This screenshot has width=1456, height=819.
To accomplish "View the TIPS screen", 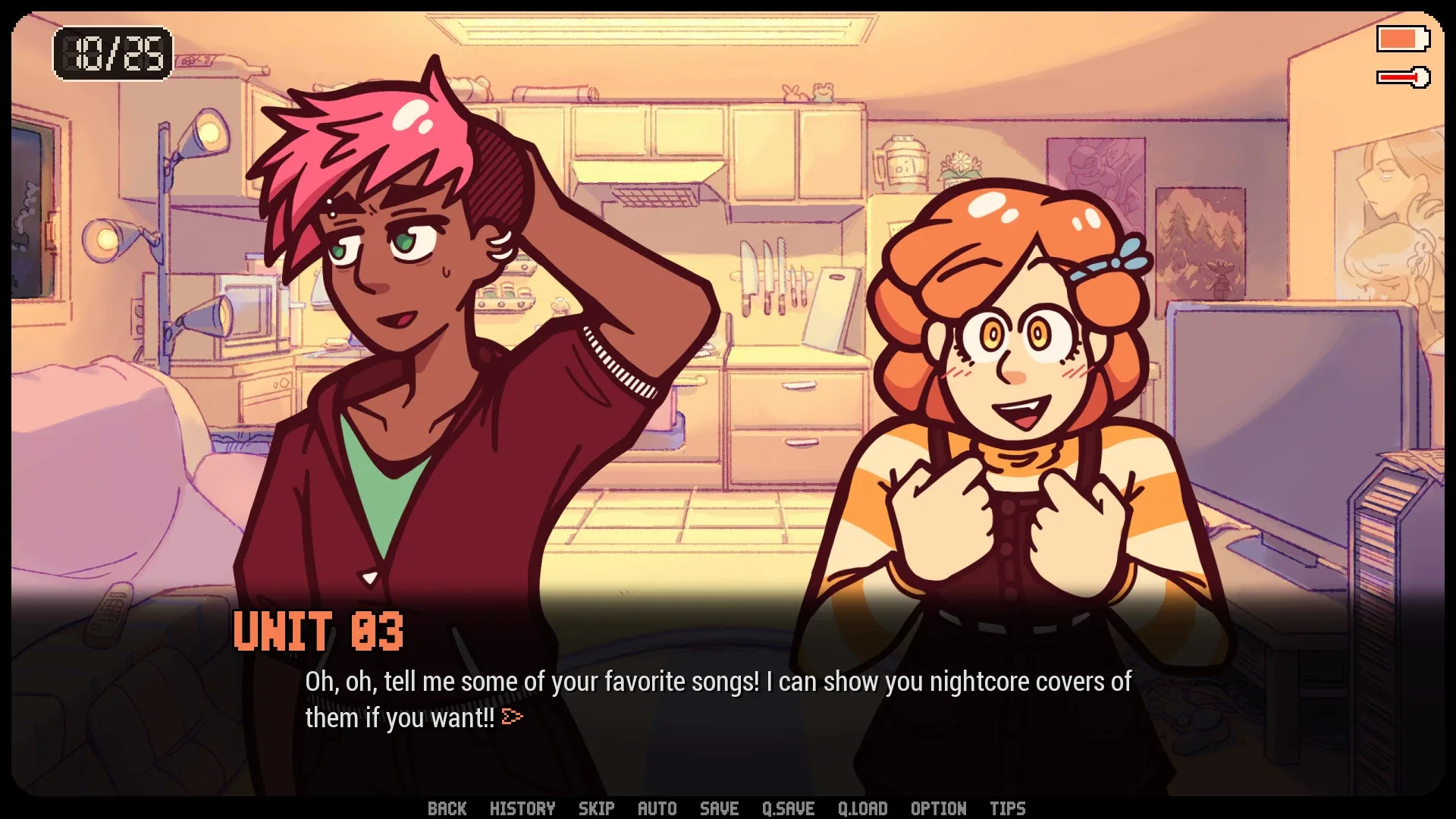I will pos(1009,808).
